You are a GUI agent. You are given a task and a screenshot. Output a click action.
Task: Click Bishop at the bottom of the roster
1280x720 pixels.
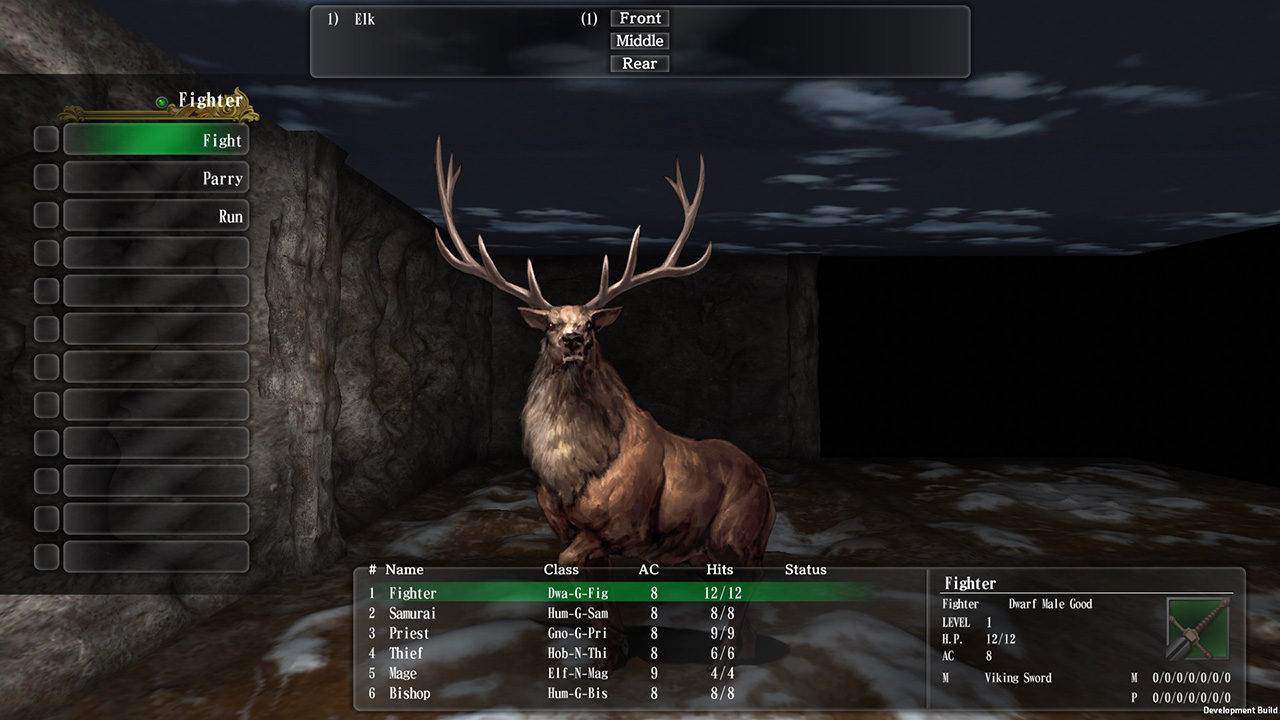(x=409, y=693)
